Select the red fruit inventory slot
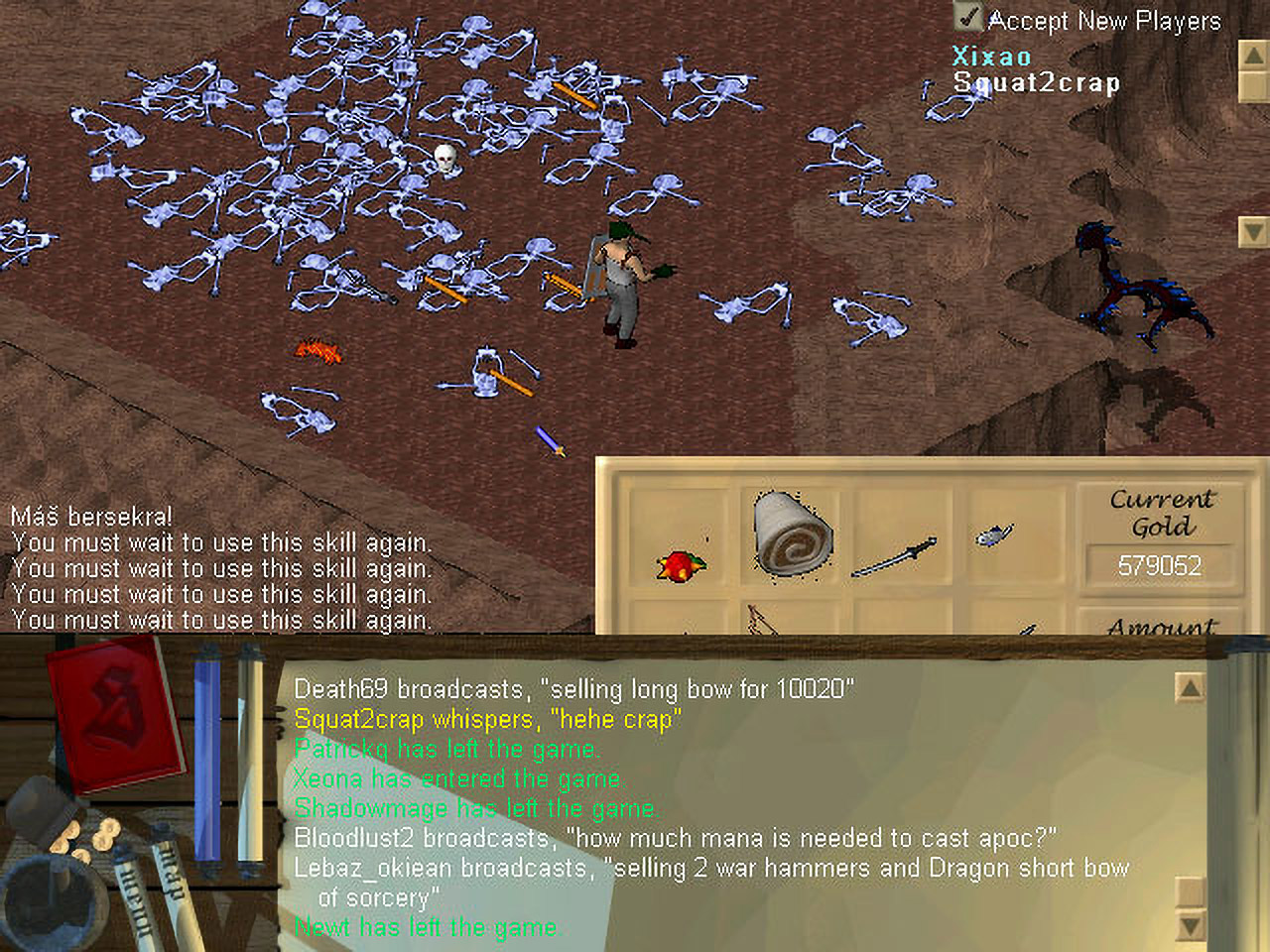Screen dimensions: 1270x952 (x=680, y=565)
